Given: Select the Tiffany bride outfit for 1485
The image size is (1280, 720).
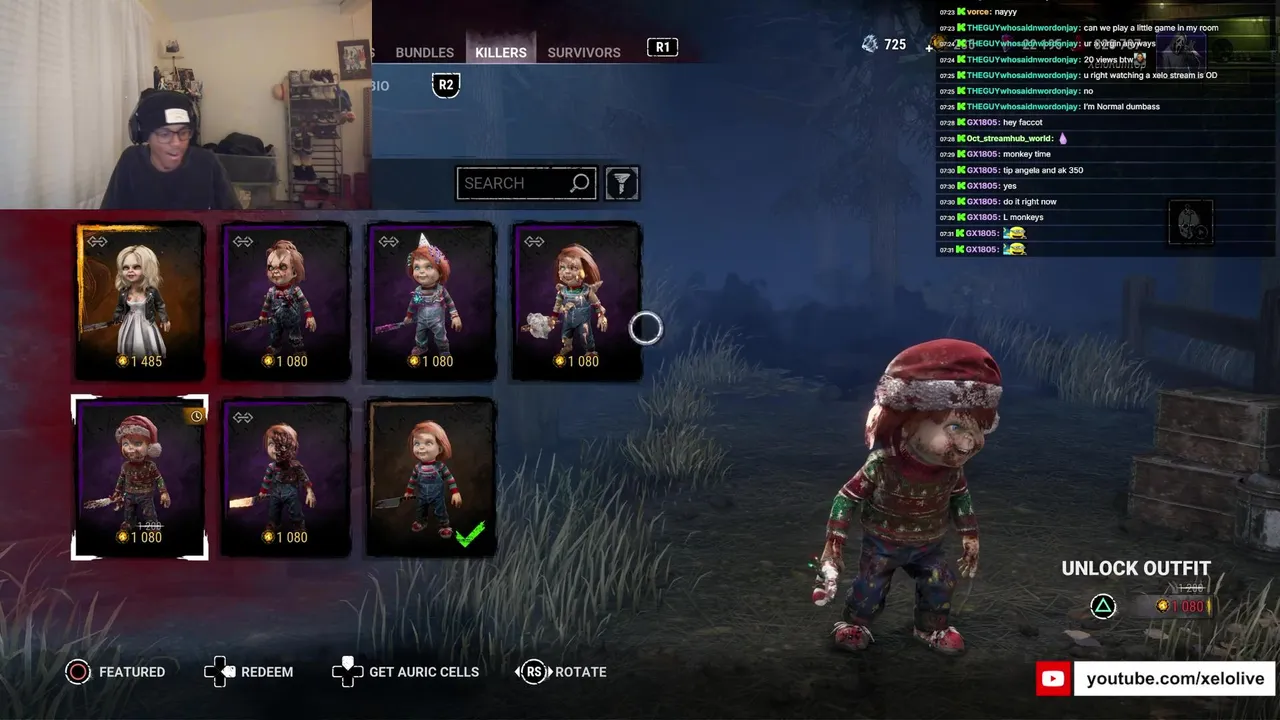Looking at the screenshot, I should tap(141, 301).
